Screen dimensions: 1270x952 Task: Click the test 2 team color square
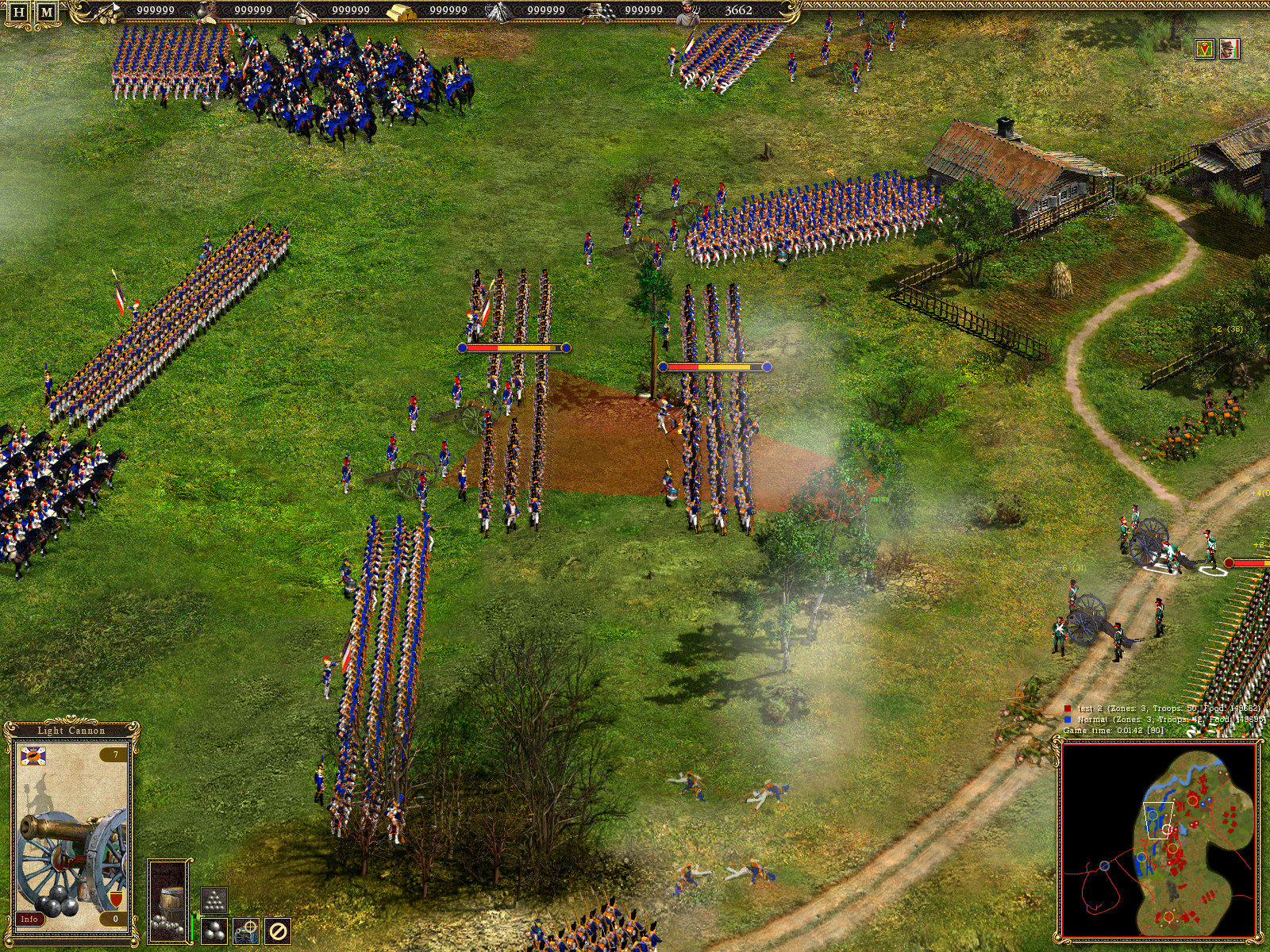click(x=1068, y=708)
